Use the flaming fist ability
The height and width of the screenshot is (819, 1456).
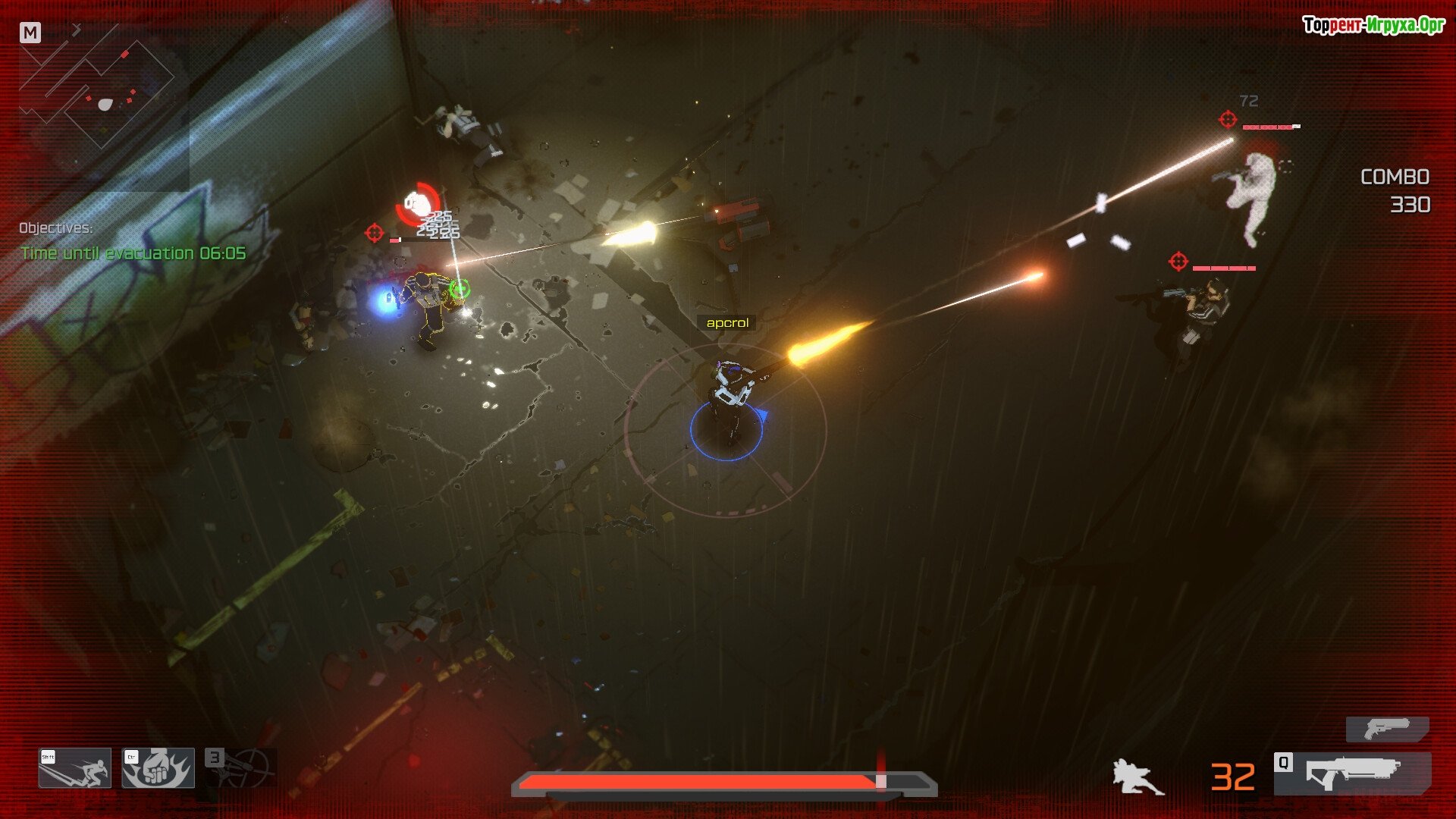158,768
